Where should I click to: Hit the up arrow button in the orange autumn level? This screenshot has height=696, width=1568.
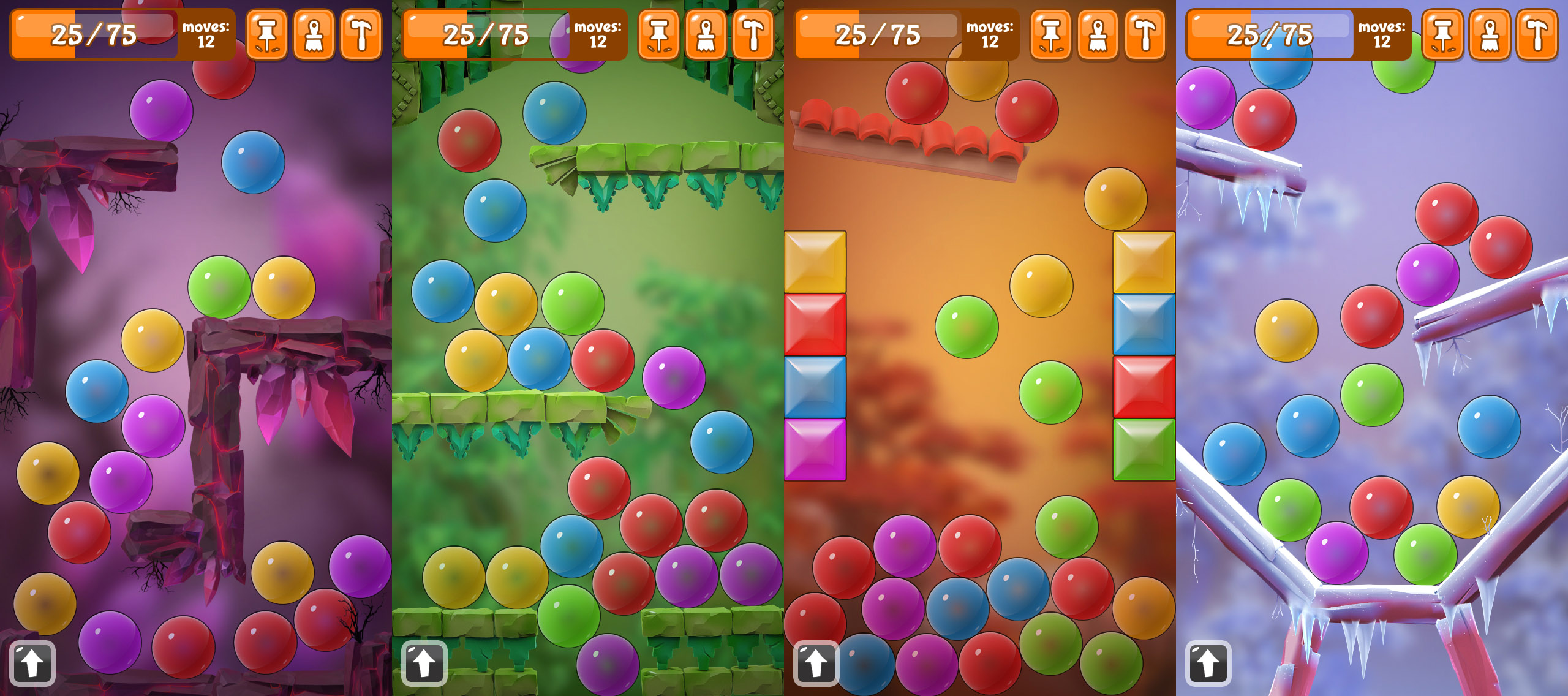(x=816, y=663)
